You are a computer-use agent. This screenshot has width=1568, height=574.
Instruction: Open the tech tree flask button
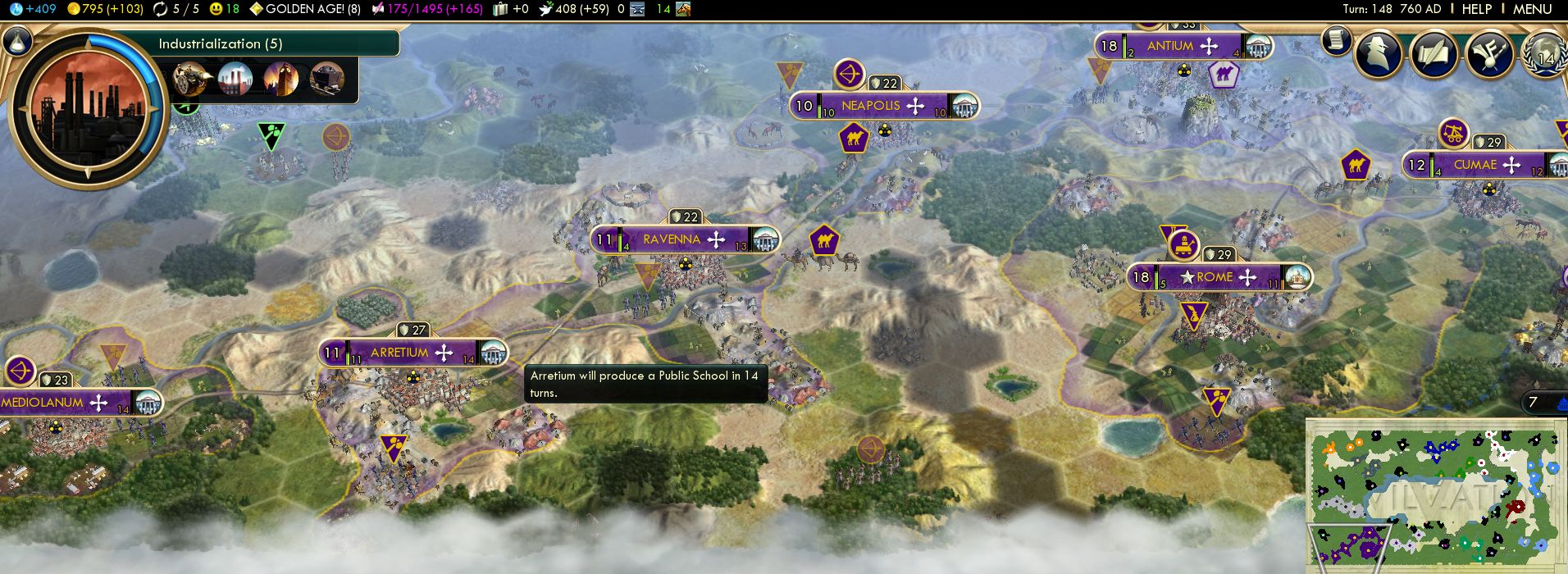(16, 41)
